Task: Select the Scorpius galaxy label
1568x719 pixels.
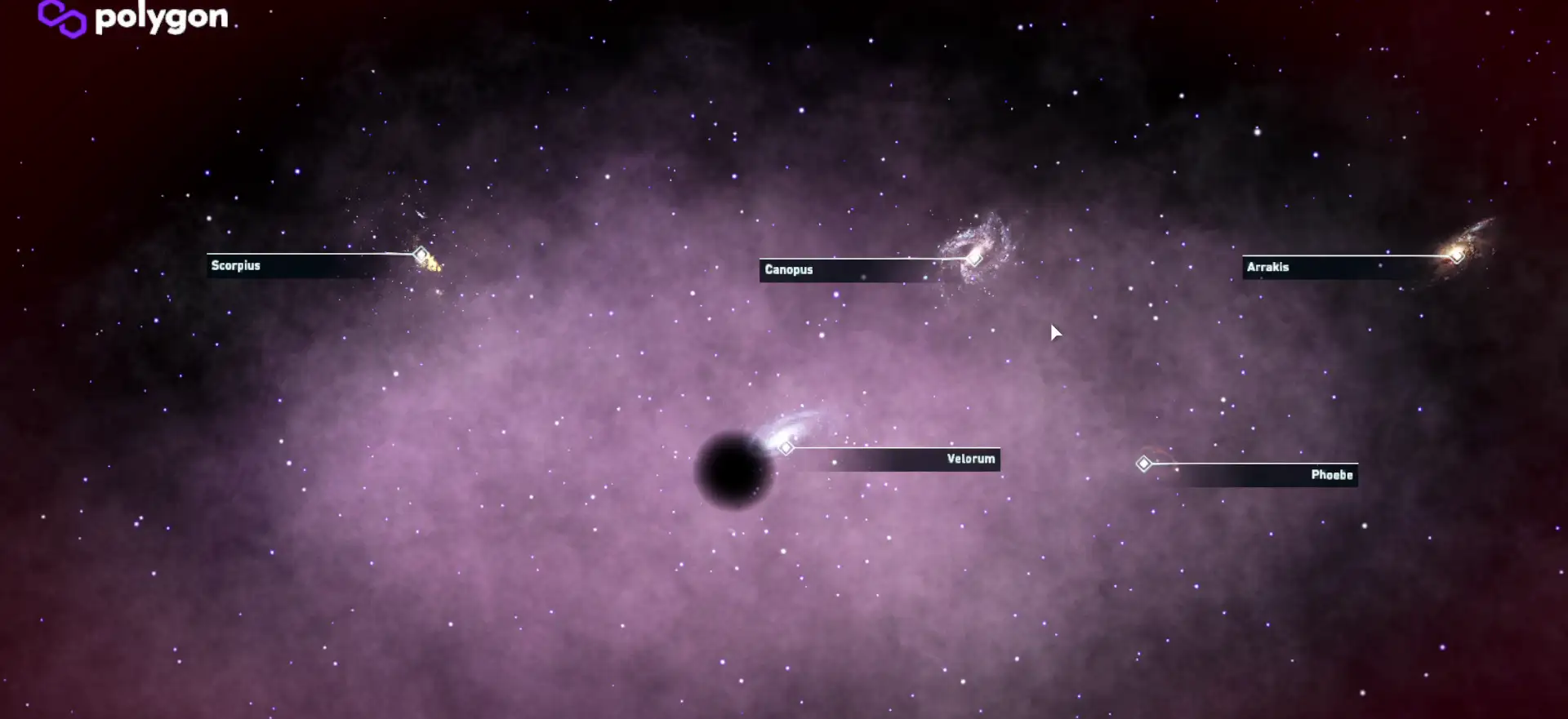Action: pos(236,266)
